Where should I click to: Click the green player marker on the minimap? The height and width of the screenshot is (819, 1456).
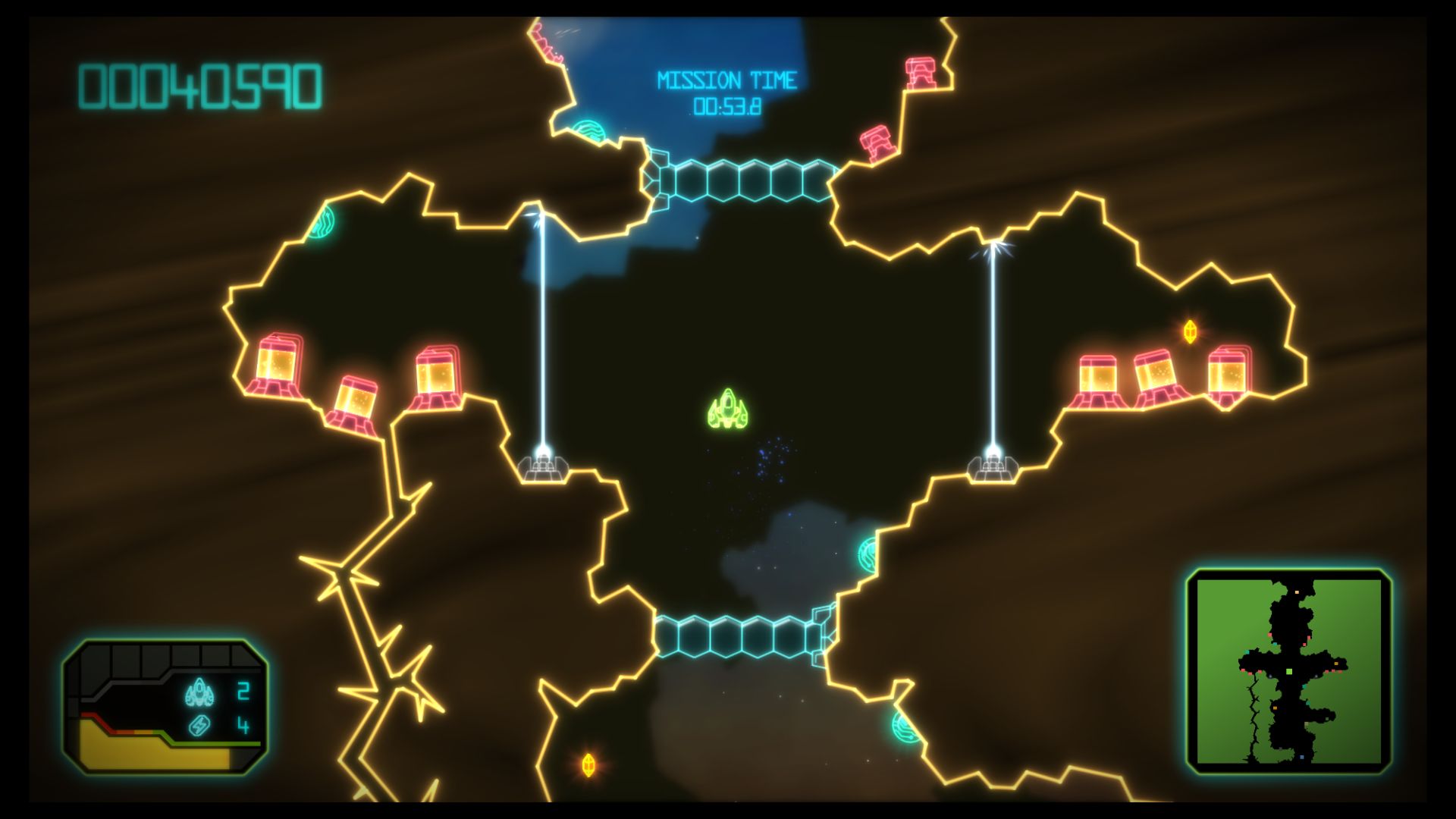1289,671
